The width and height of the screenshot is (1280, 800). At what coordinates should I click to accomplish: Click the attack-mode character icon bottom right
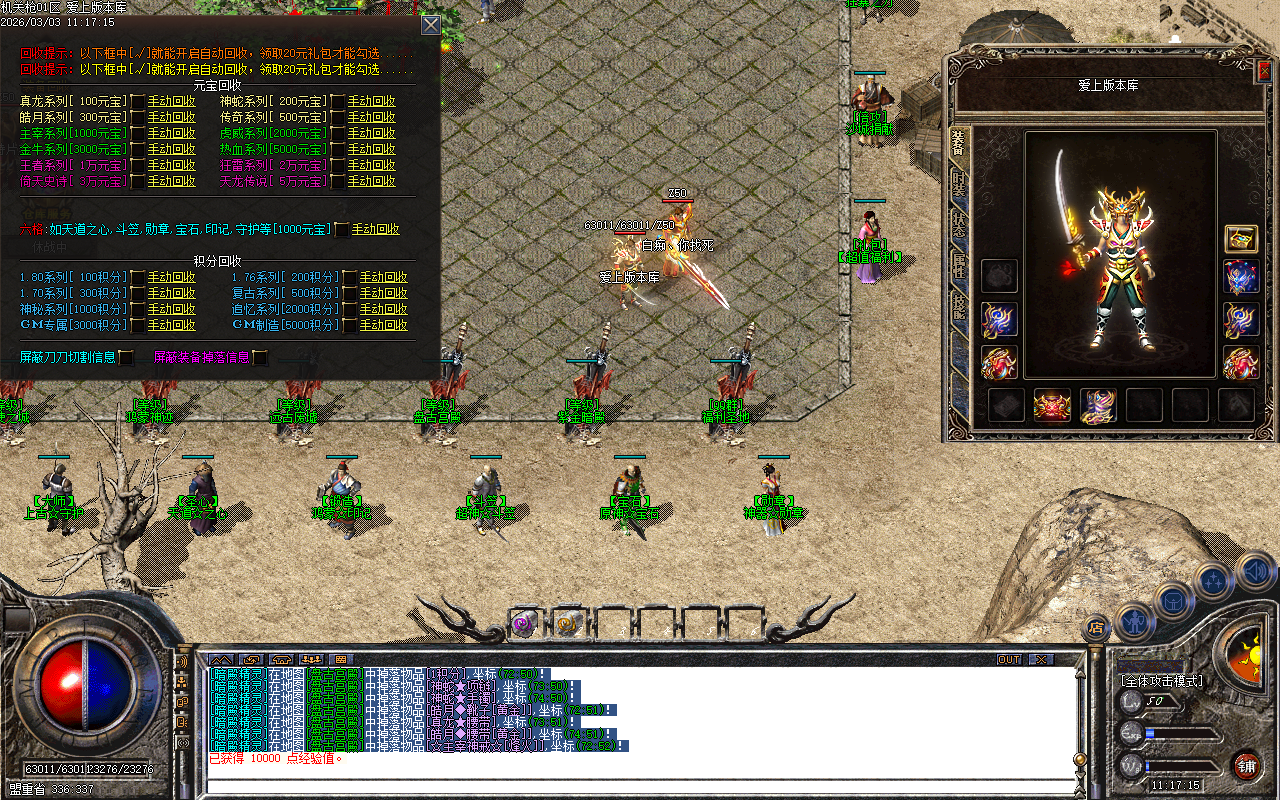(x=1133, y=622)
